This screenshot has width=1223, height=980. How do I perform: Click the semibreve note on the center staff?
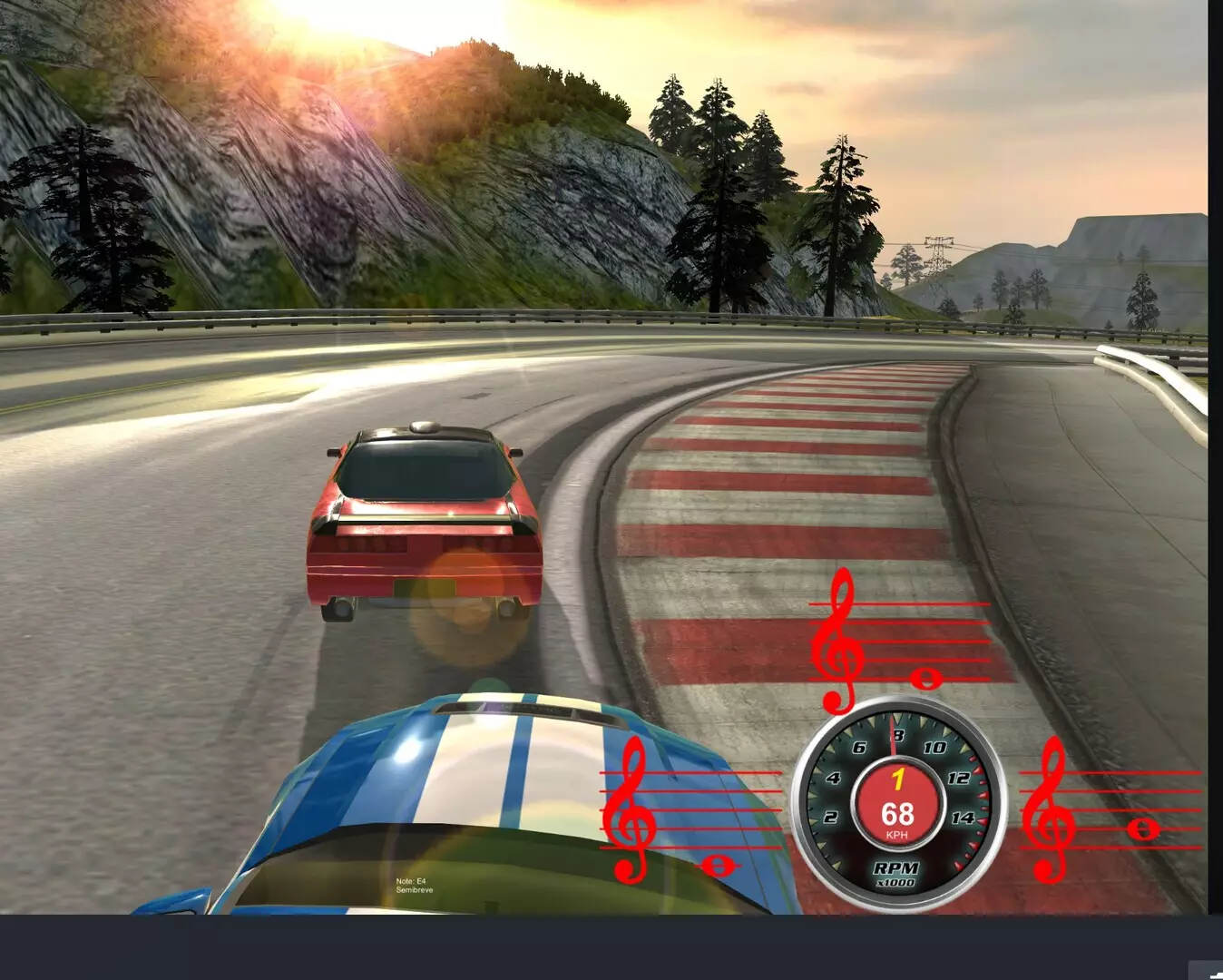click(927, 679)
